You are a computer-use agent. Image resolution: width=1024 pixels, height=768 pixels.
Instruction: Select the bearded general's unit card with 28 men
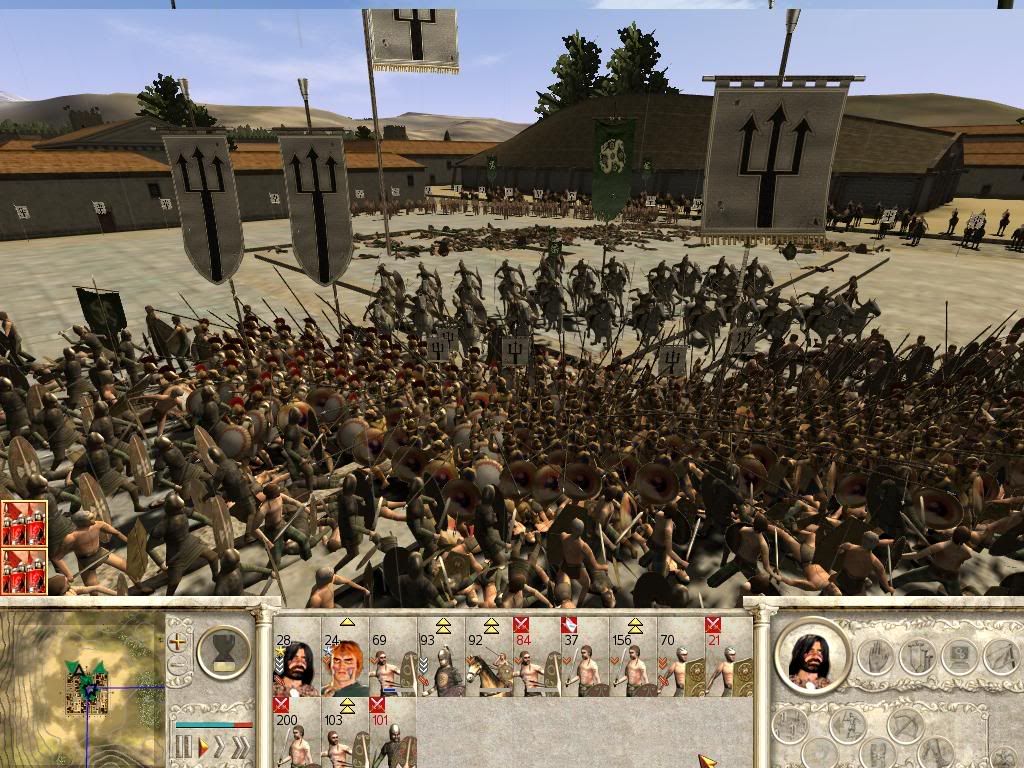[297, 662]
